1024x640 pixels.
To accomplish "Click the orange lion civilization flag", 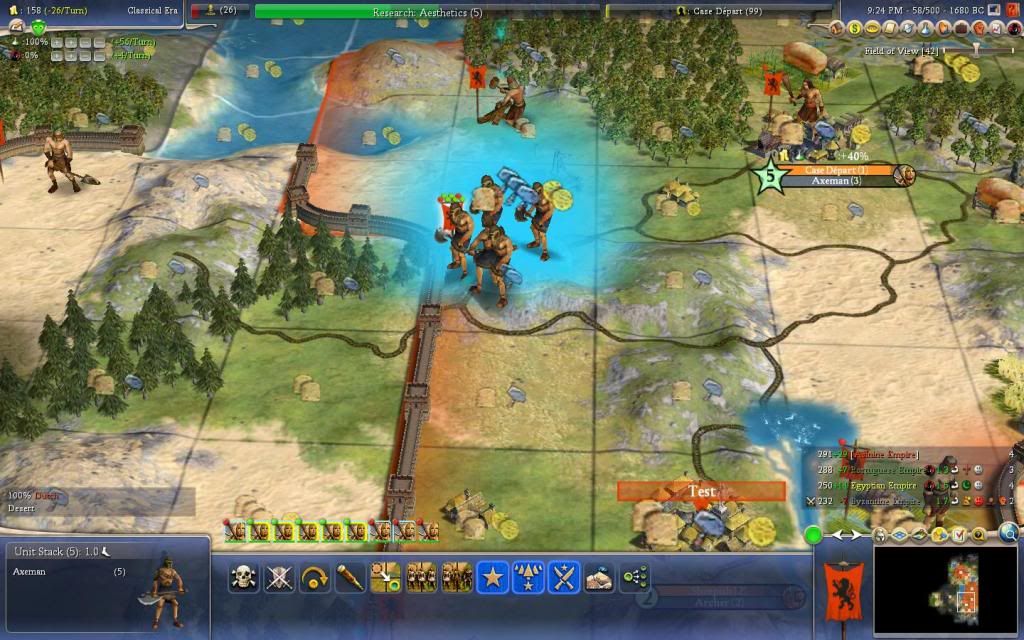I will pos(842,588).
